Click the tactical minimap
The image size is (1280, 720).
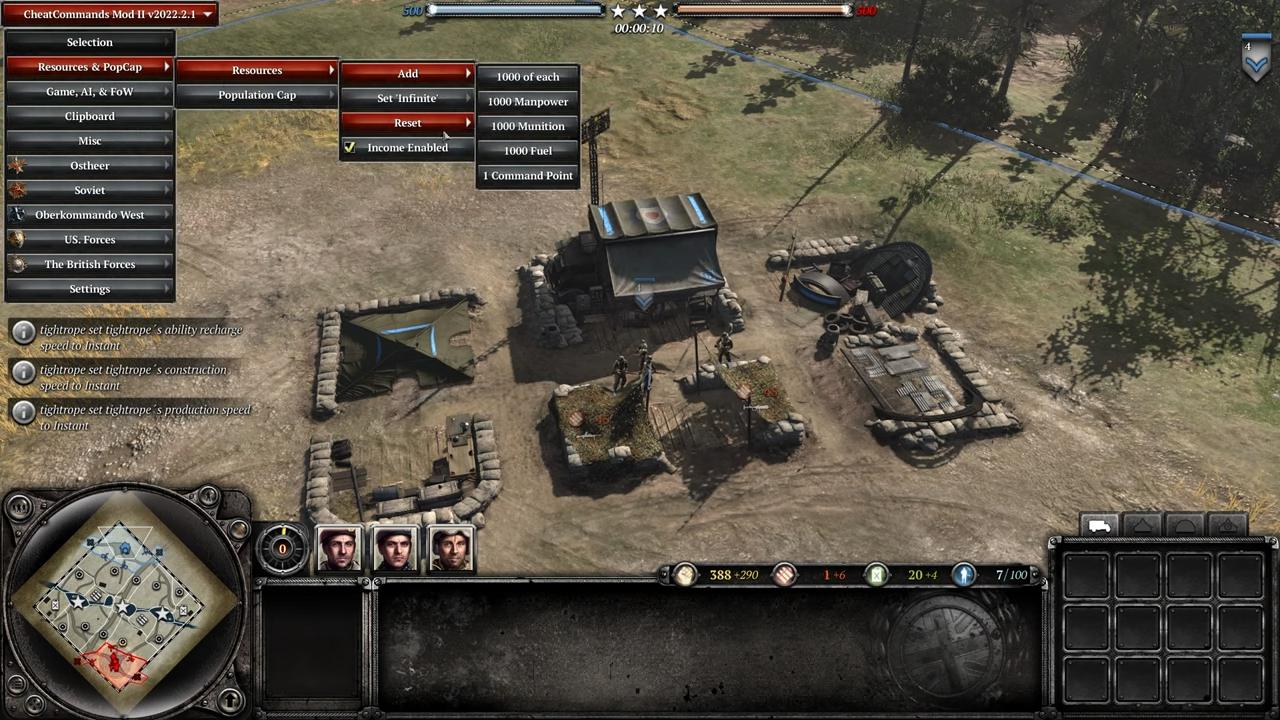tap(123, 600)
